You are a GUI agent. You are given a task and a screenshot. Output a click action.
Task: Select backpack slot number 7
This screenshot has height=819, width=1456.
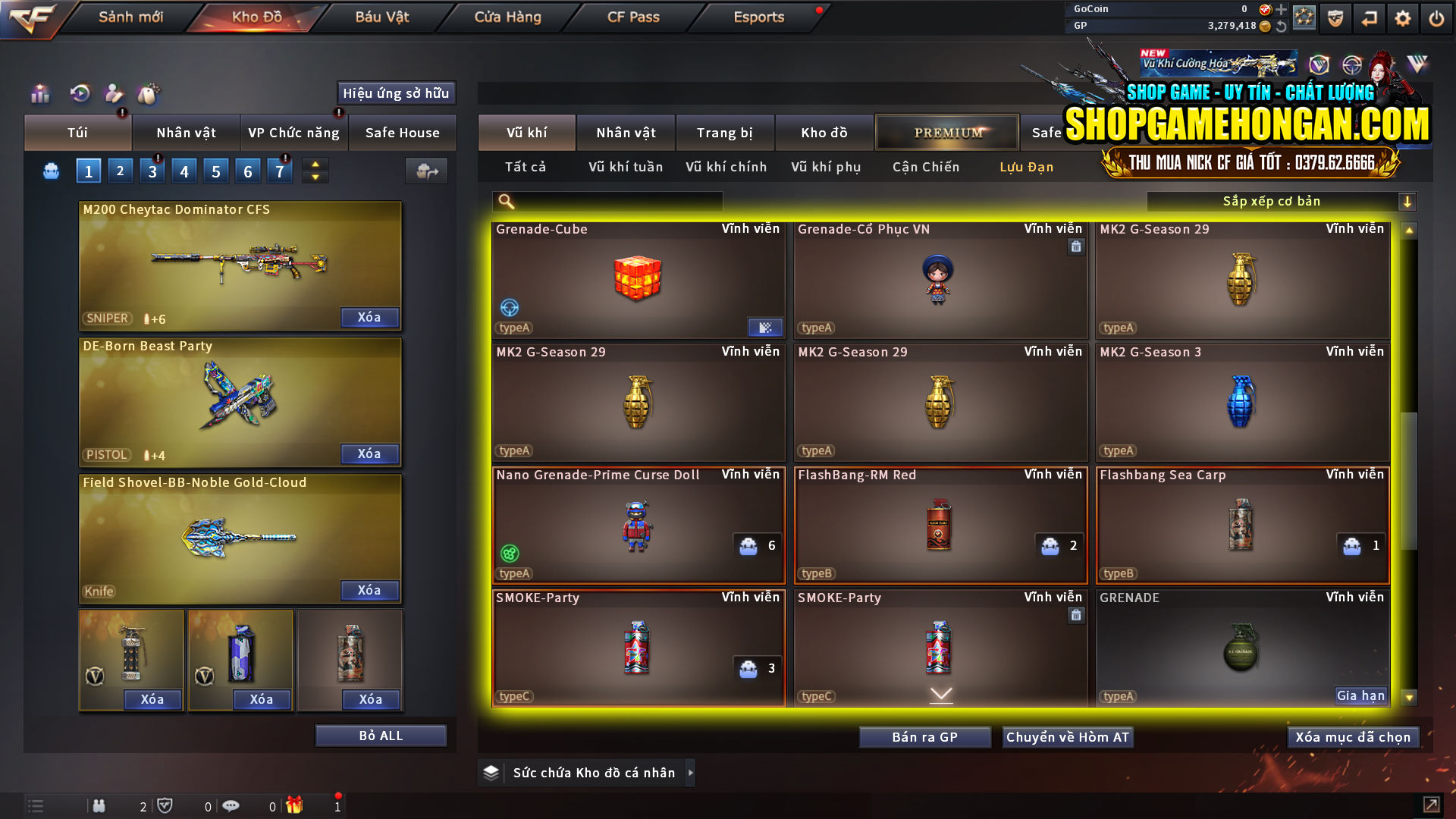coord(279,170)
